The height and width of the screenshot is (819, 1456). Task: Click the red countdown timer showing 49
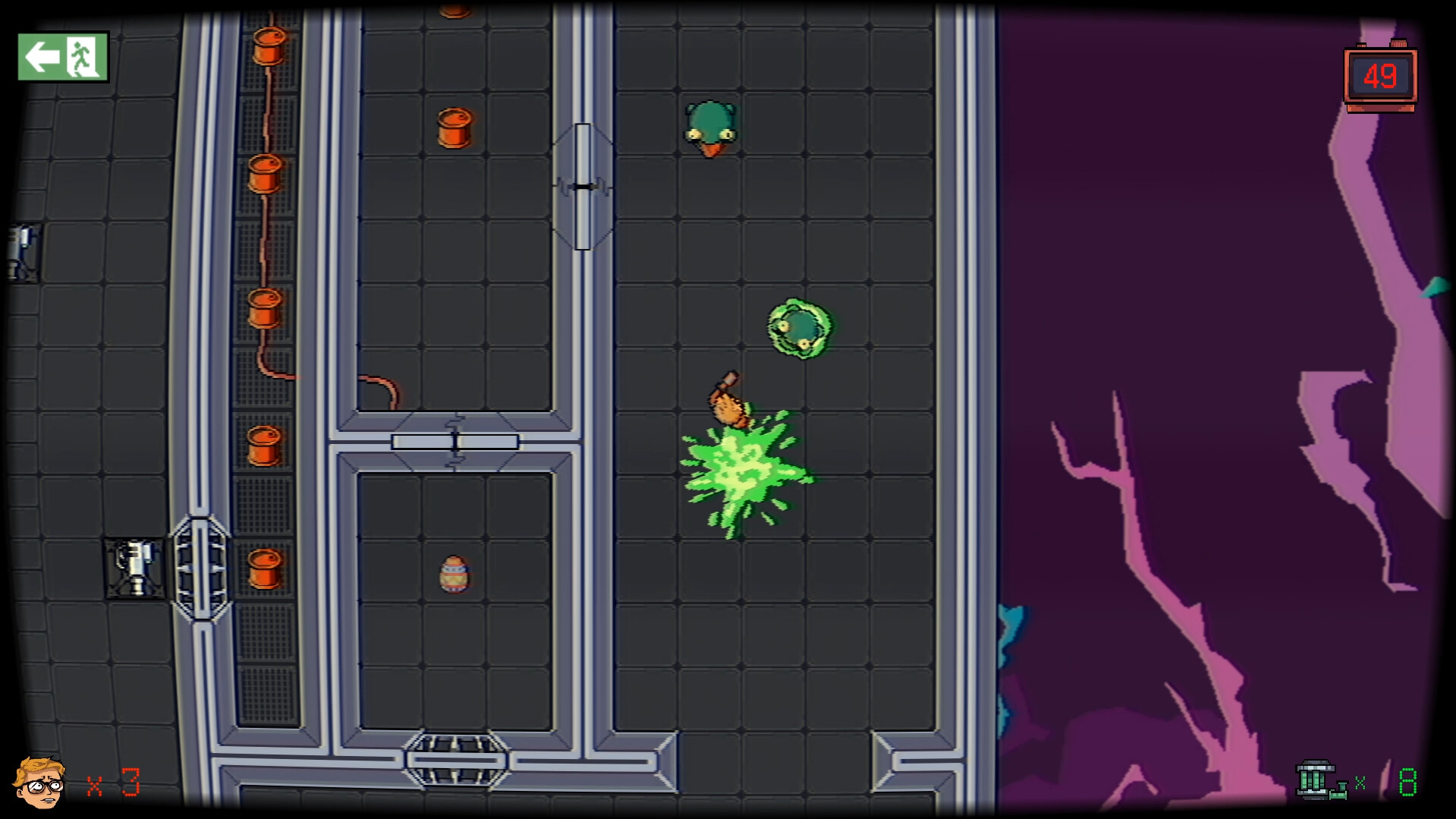coord(1379,76)
